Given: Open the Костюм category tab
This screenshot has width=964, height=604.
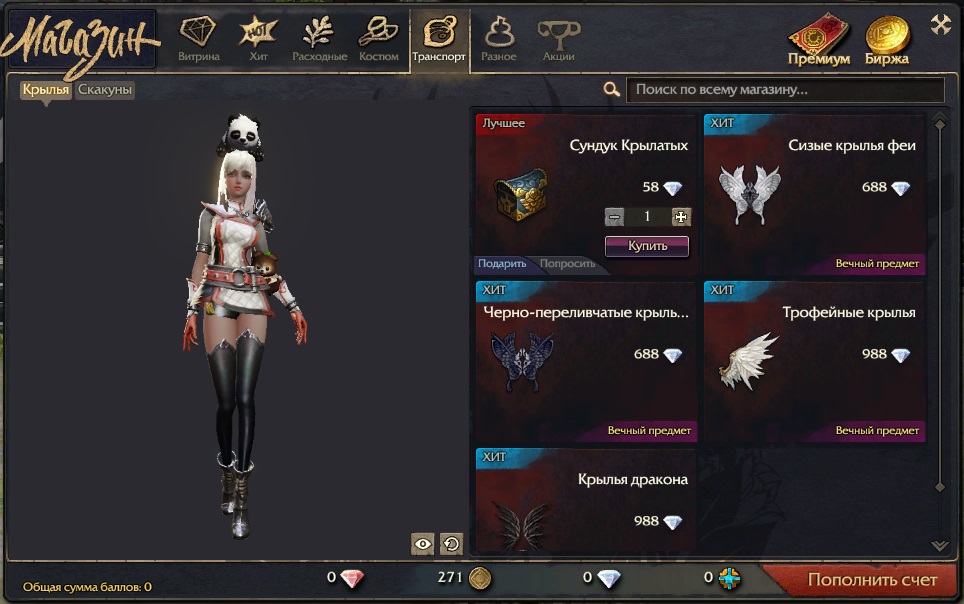Looking at the screenshot, I should [x=378, y=41].
